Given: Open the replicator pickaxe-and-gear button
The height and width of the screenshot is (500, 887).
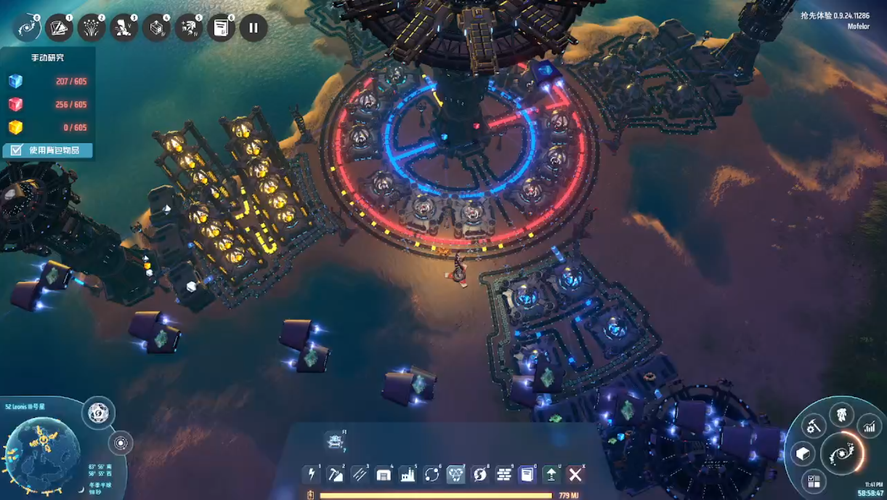Looking at the screenshot, I should click(814, 428).
